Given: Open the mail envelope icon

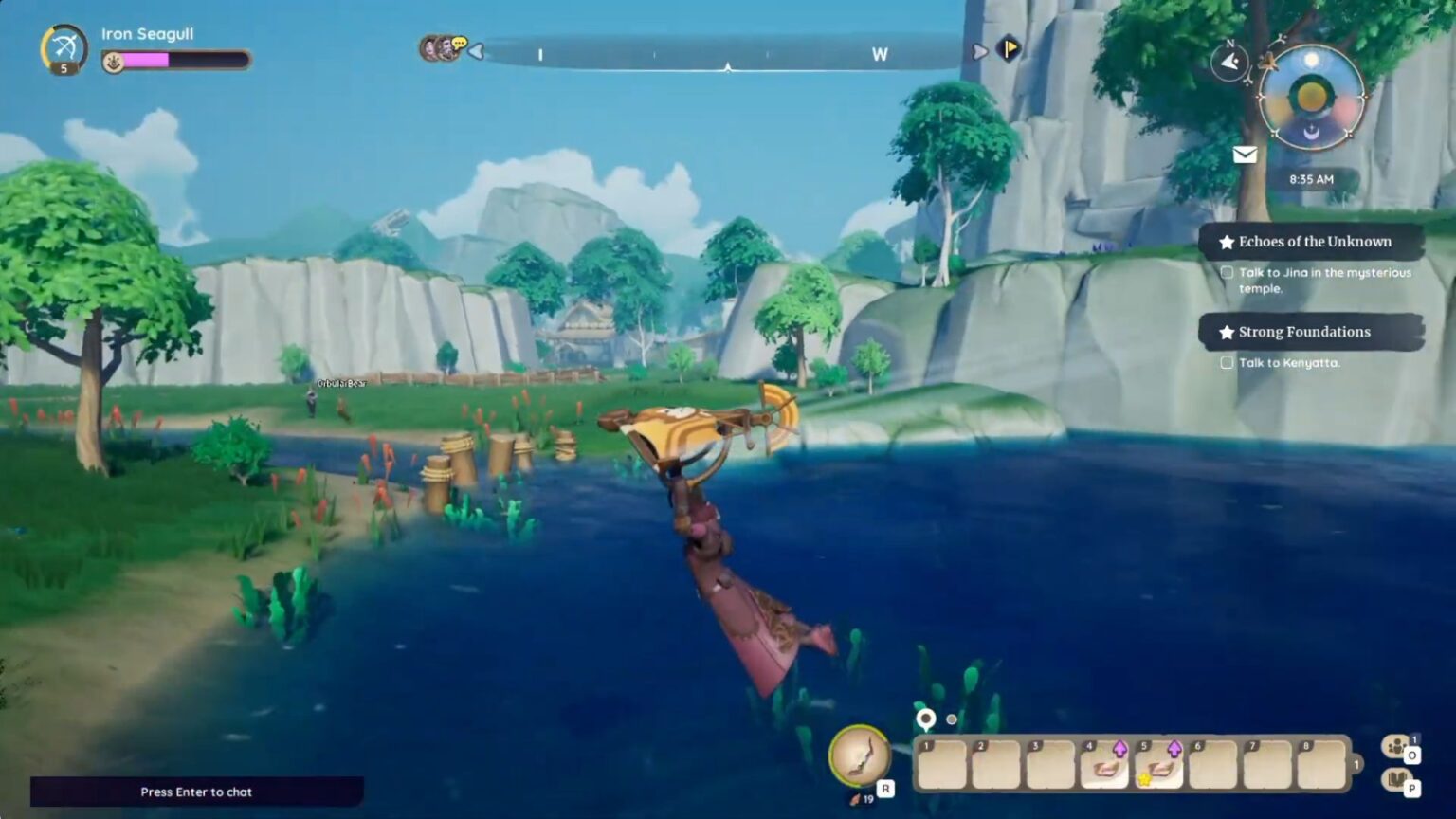Looking at the screenshot, I should point(1245,155).
